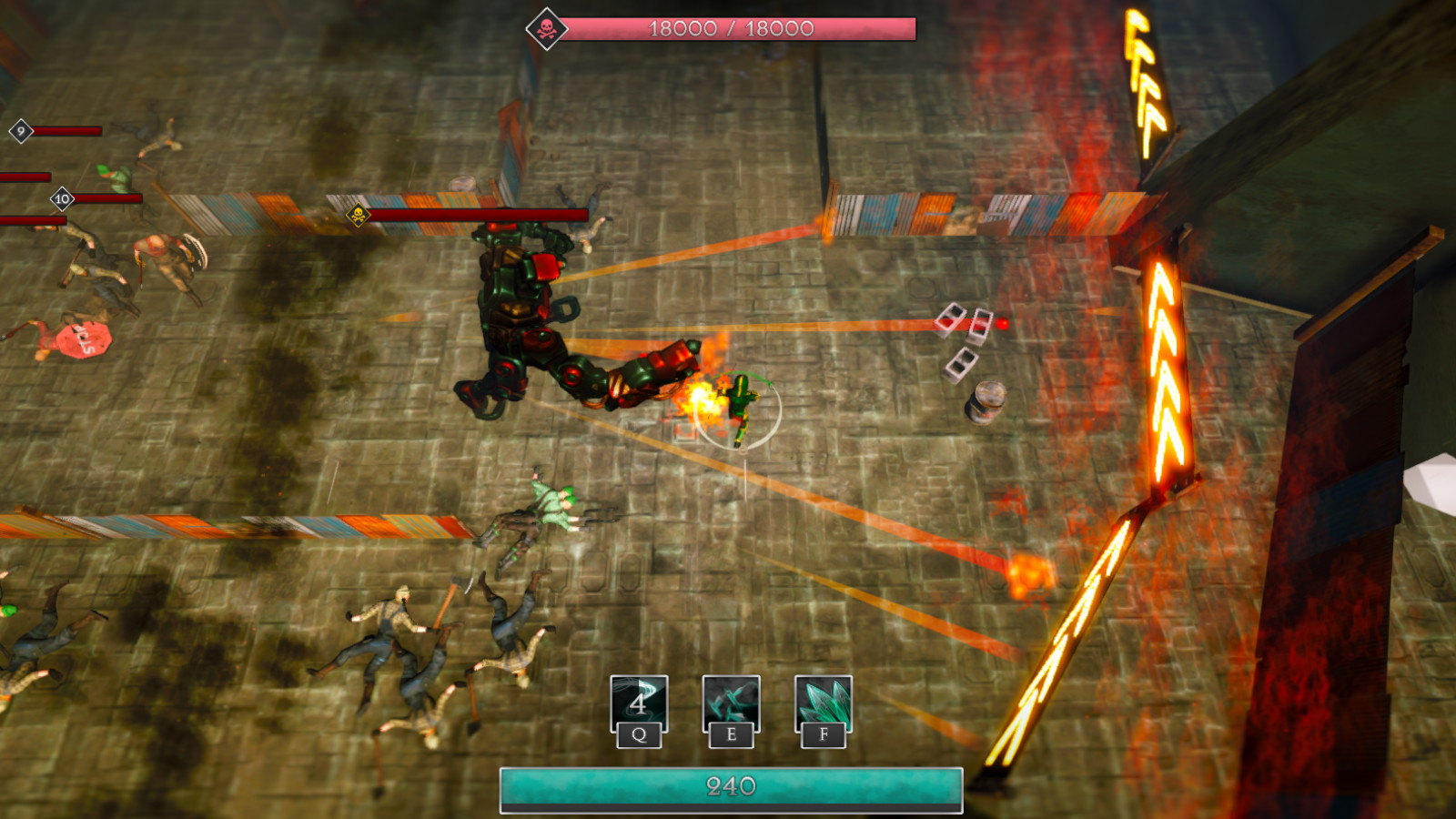The height and width of the screenshot is (819, 1456).
Task: Select the level 10 enemy badge
Action: click(62, 198)
